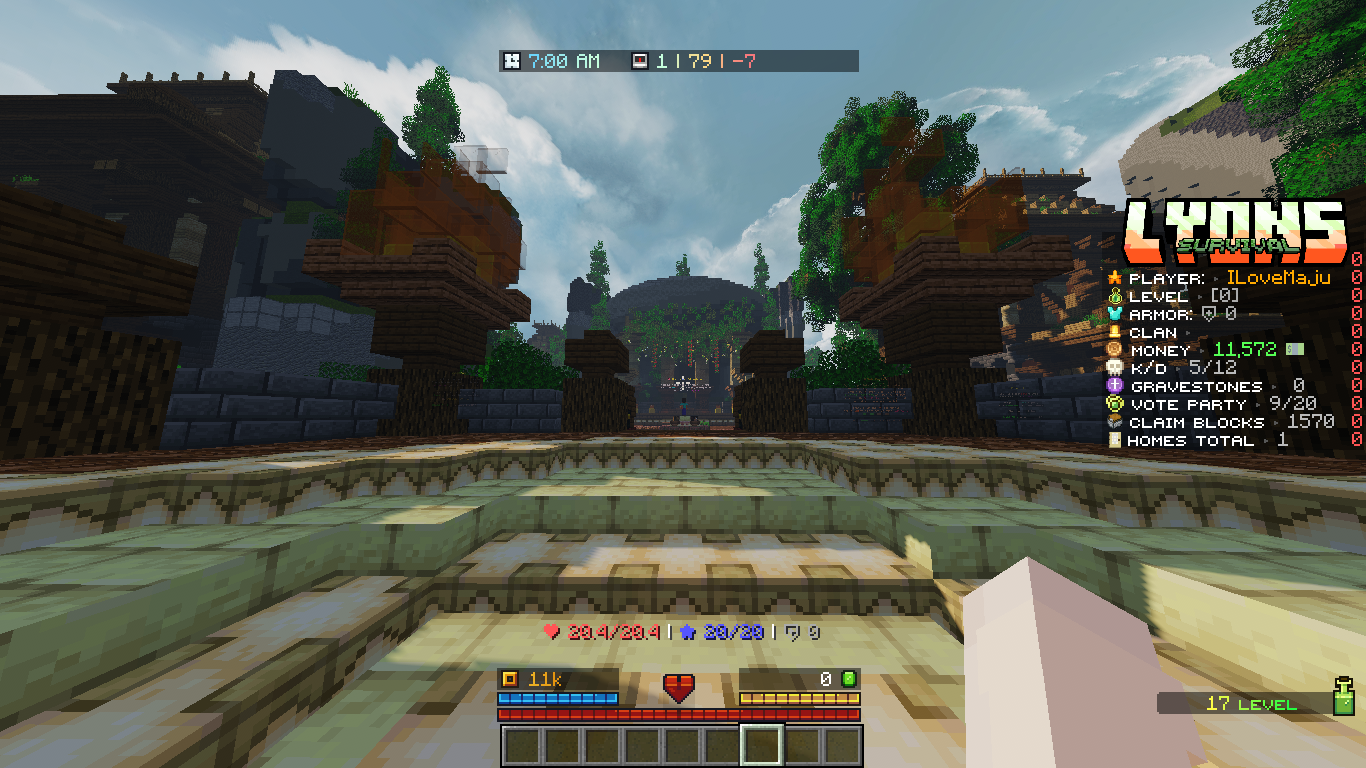Screen dimensions: 1366x768
Task: Click the clock icon beside 7:00 AM
Action: coord(512,62)
